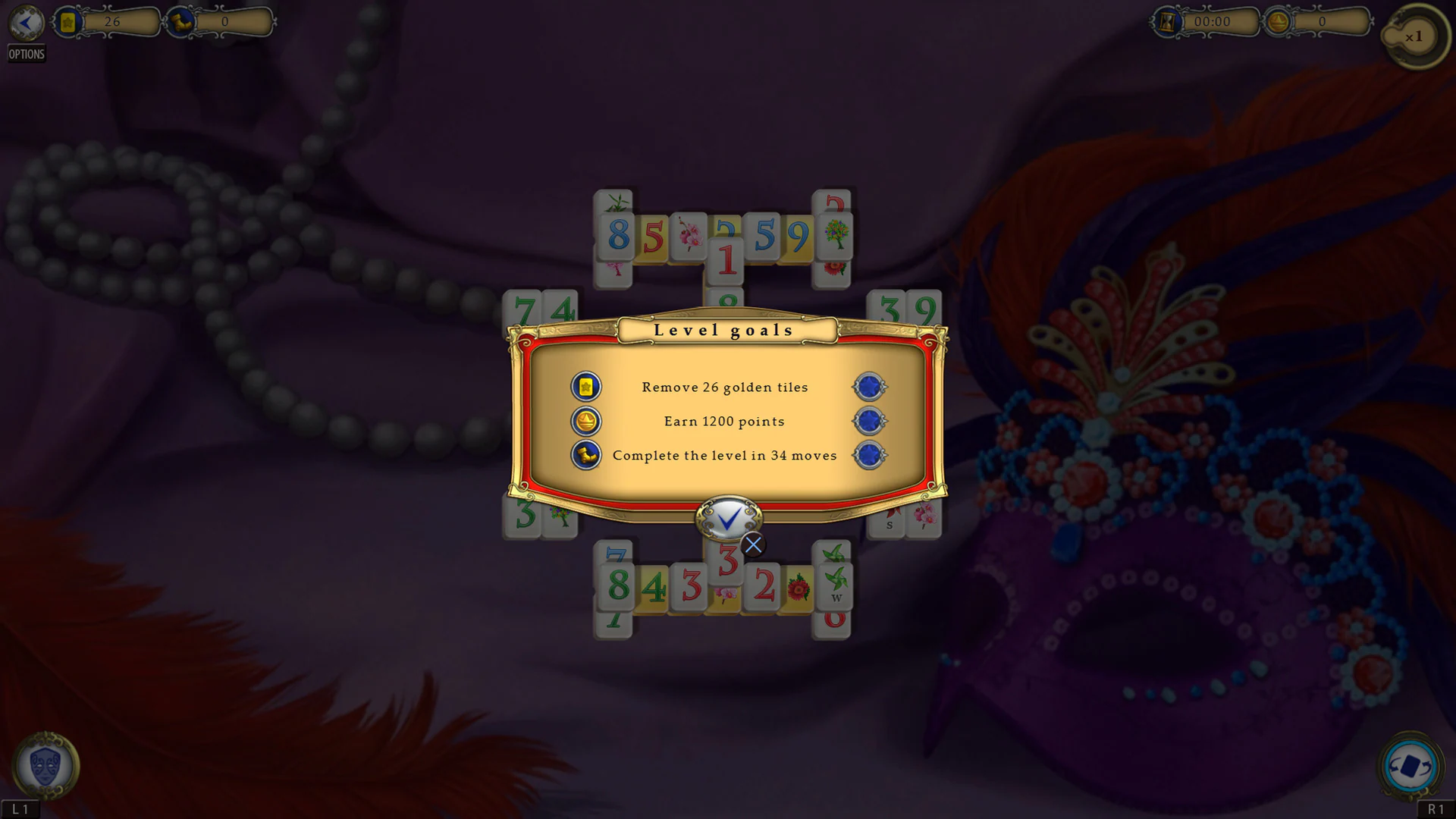Toggle the sapphire next to Remove 26 golden tiles

click(869, 387)
